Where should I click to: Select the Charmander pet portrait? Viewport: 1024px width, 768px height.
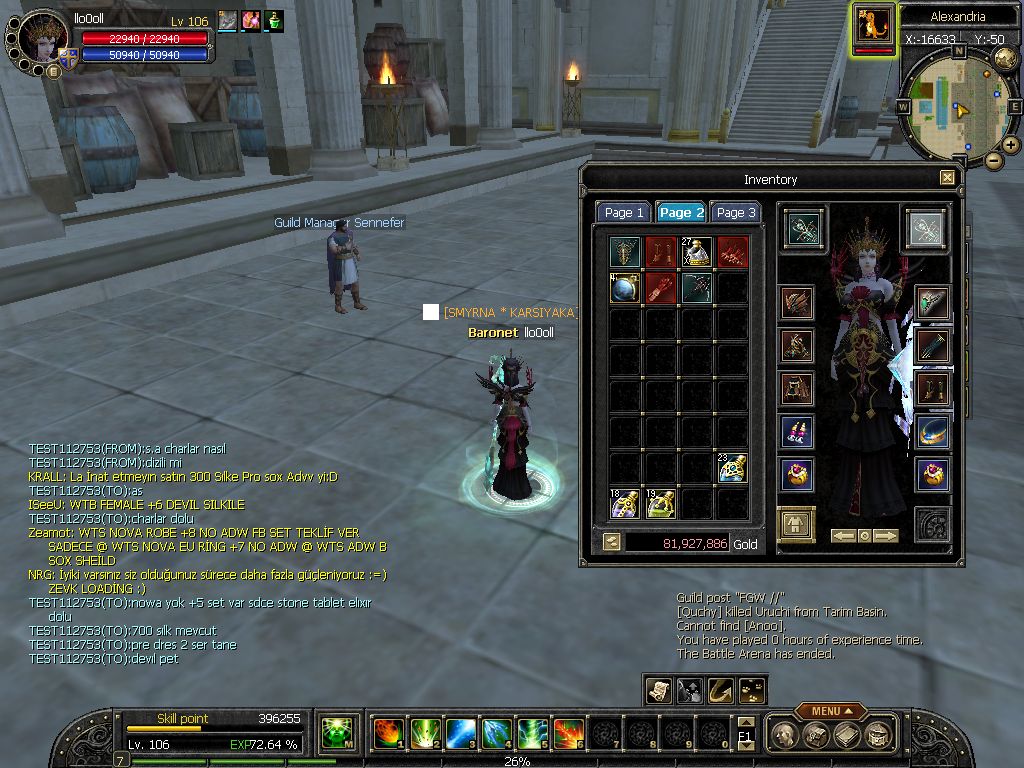tap(873, 26)
